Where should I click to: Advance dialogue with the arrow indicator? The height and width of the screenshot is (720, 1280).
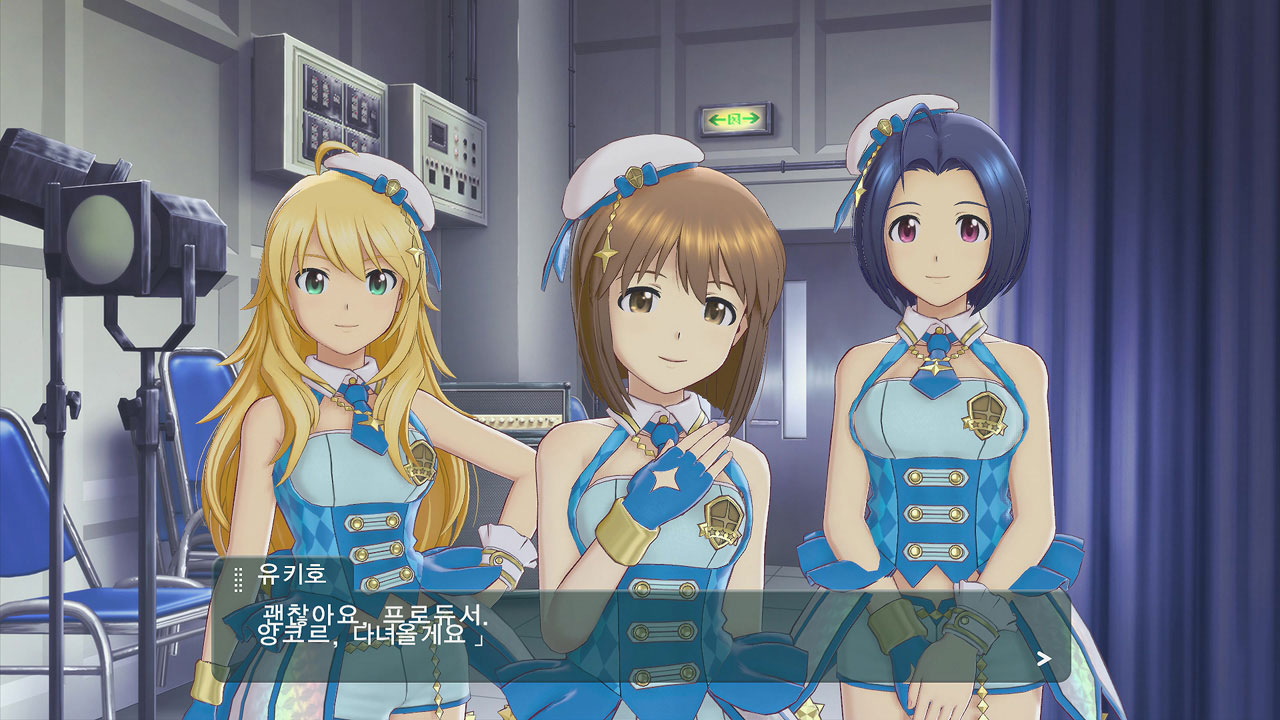1044,658
